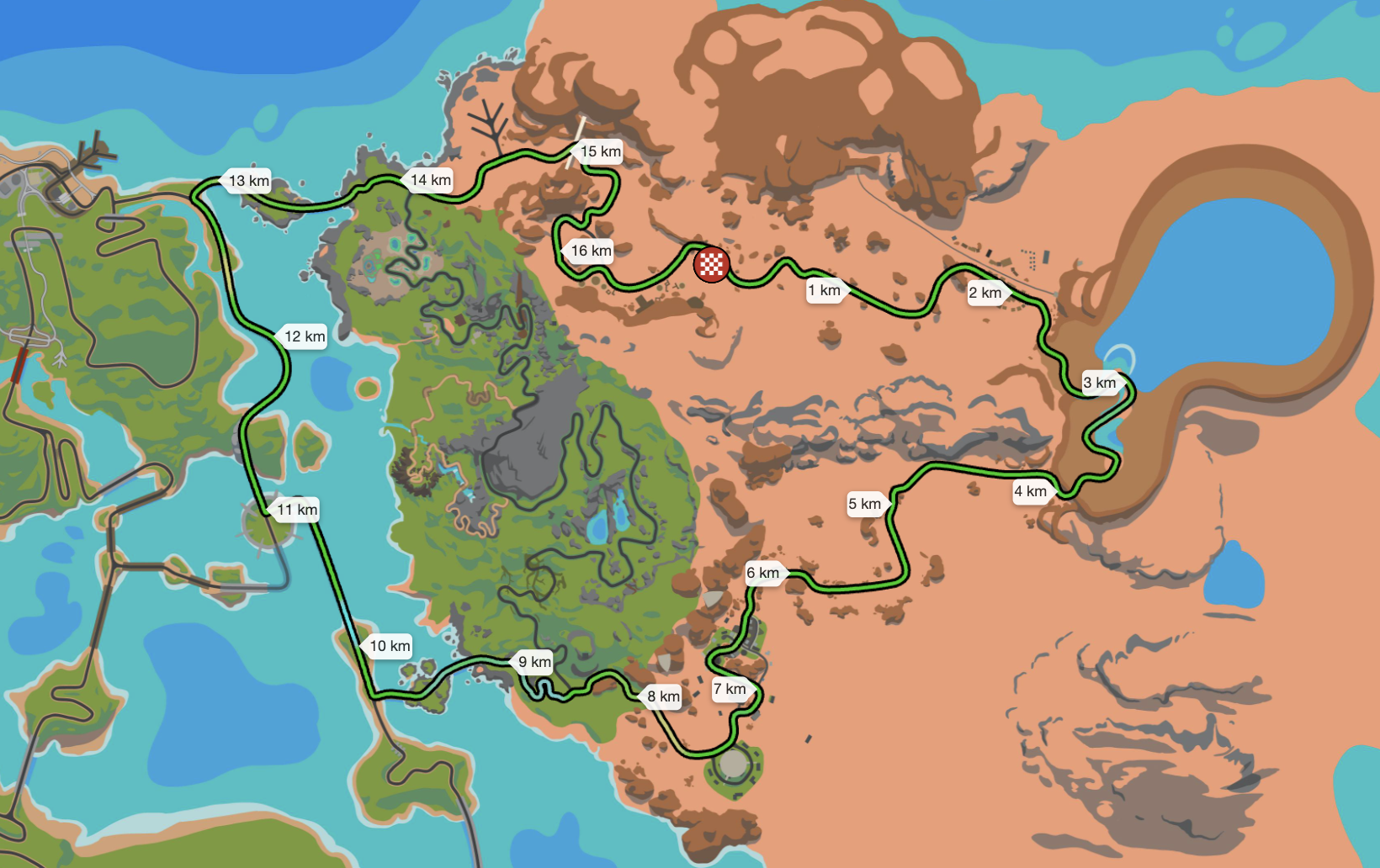Select the 7 km marker label
The image size is (1380, 868).
pyautogui.click(x=730, y=690)
